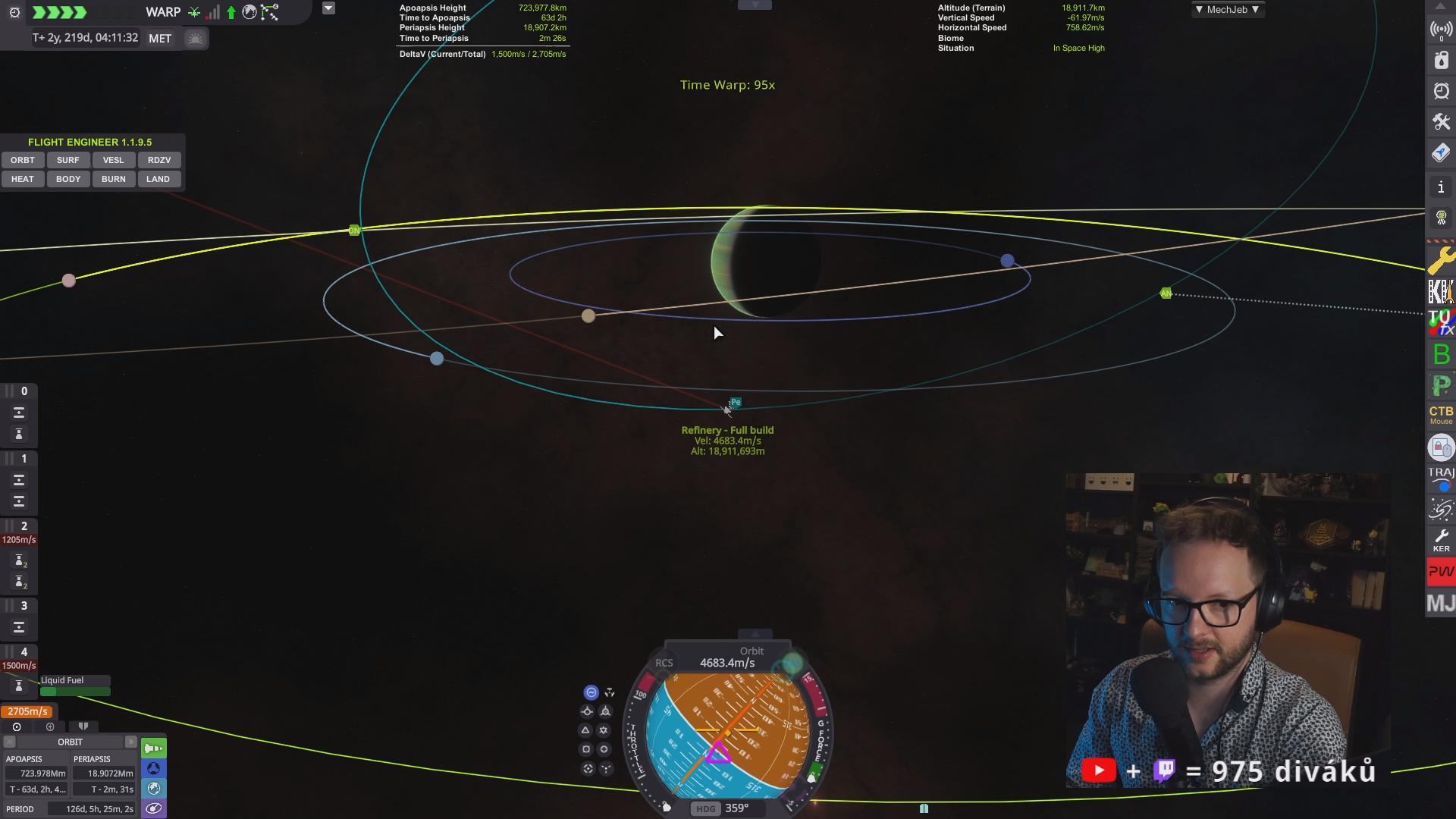Open the alarm clock app
Screen dimensions: 1456x819
tap(1441, 91)
